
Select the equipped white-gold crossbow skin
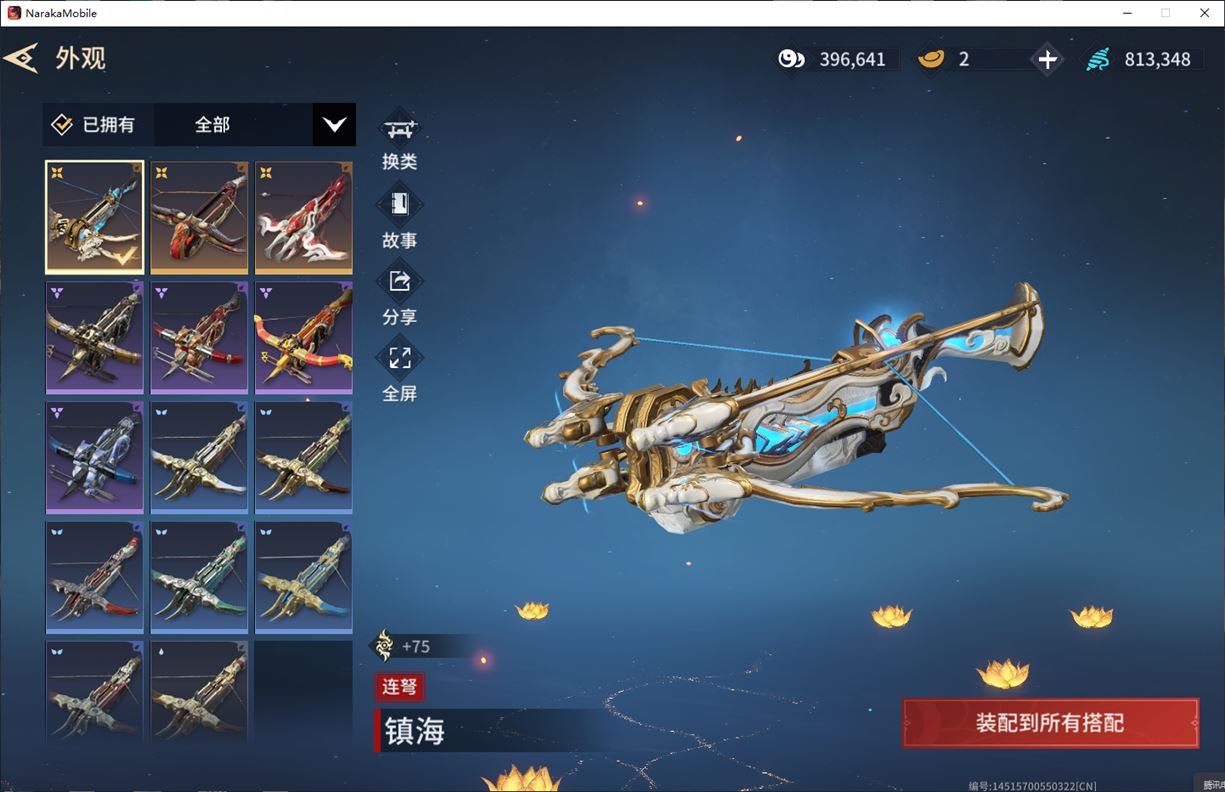pos(95,217)
